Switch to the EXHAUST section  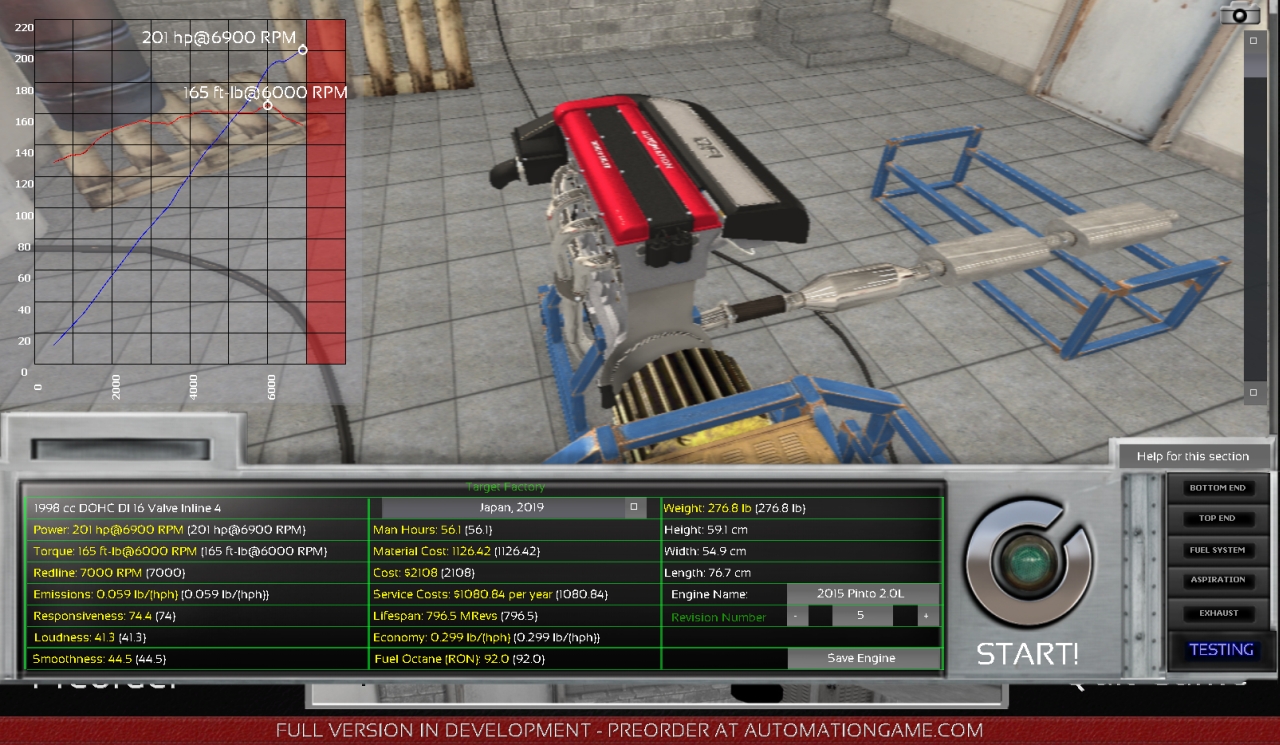coord(1217,614)
